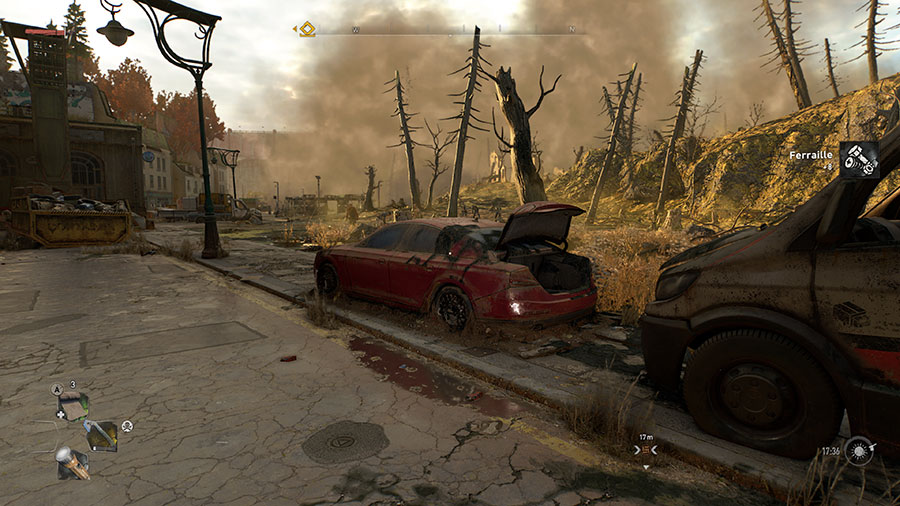Toggle the flashlight tool slot
The width and height of the screenshot is (900, 506).
click(73, 463)
